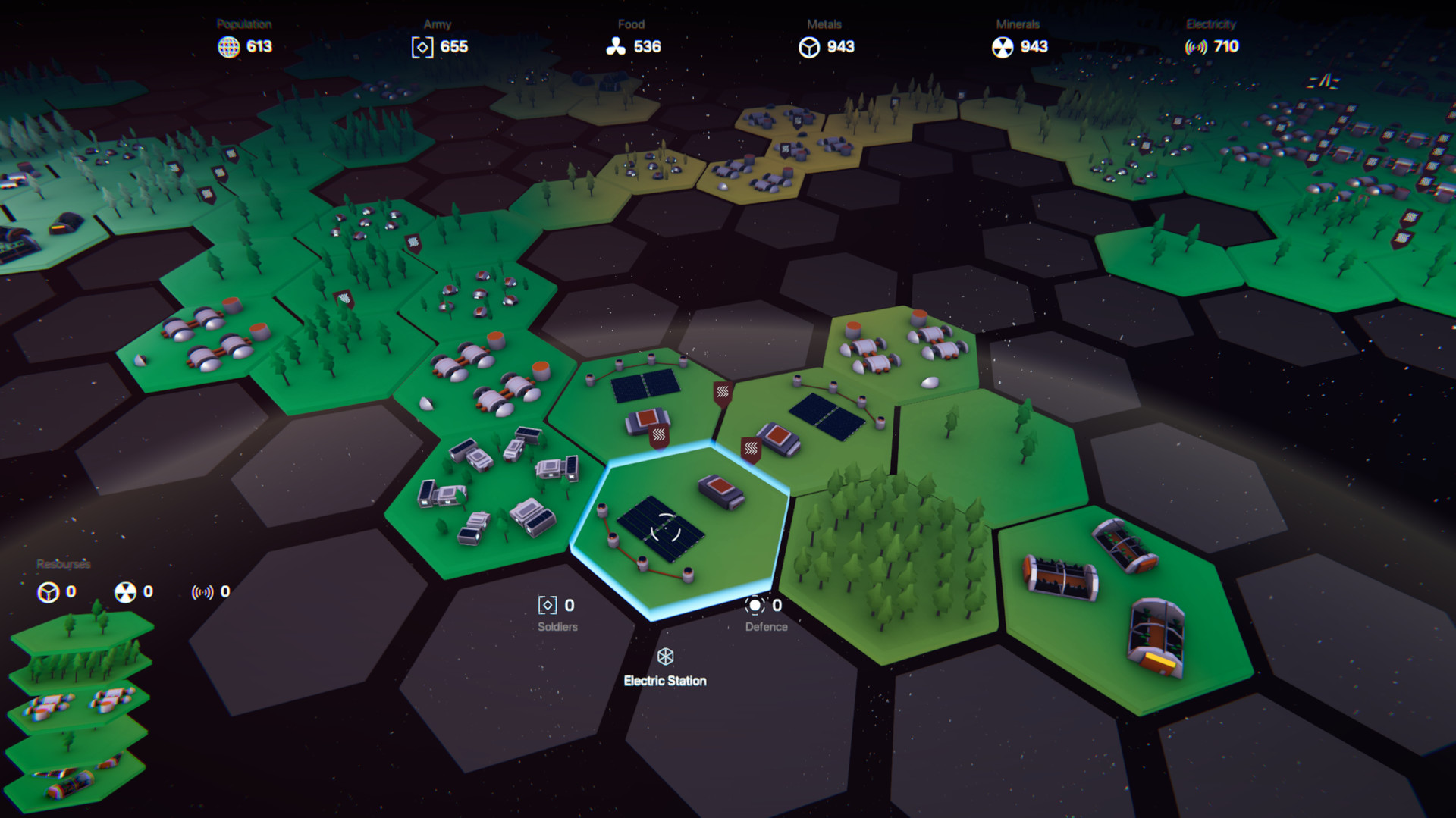Click the Soldiers bracket icon
This screenshot has height=818, width=1456.
pyautogui.click(x=546, y=605)
